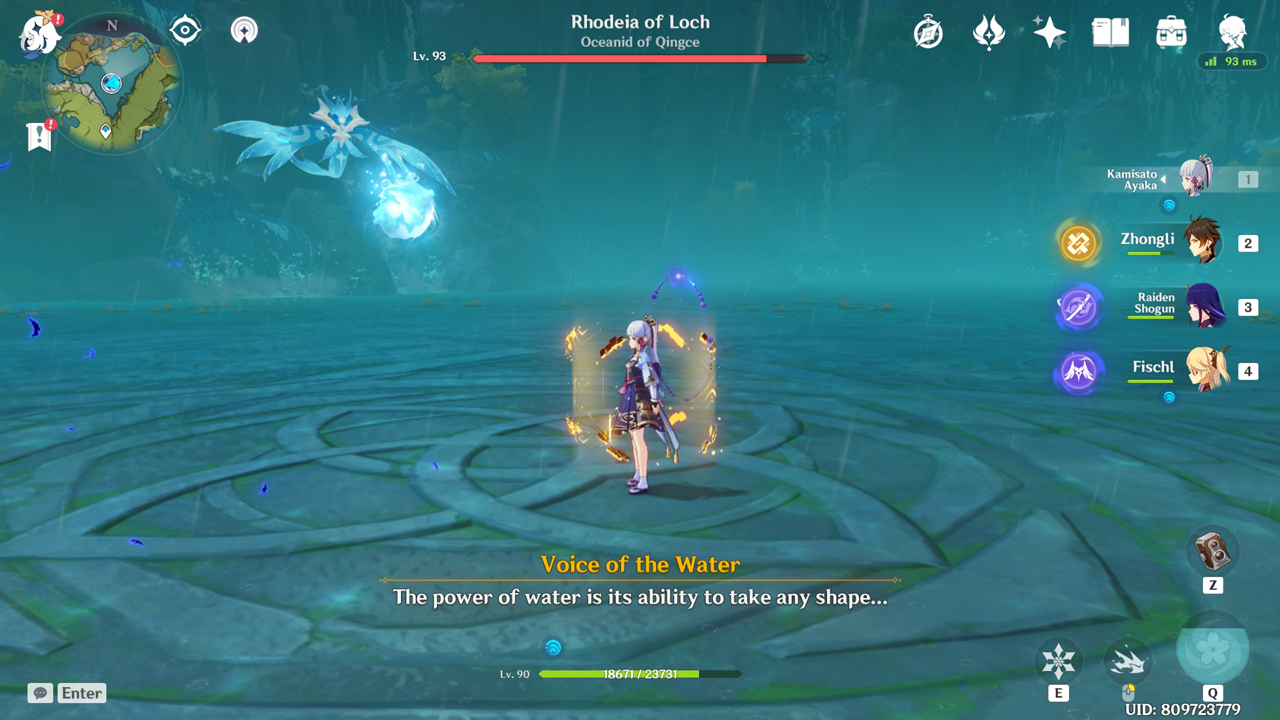Open the Events page wings icon

988,32
